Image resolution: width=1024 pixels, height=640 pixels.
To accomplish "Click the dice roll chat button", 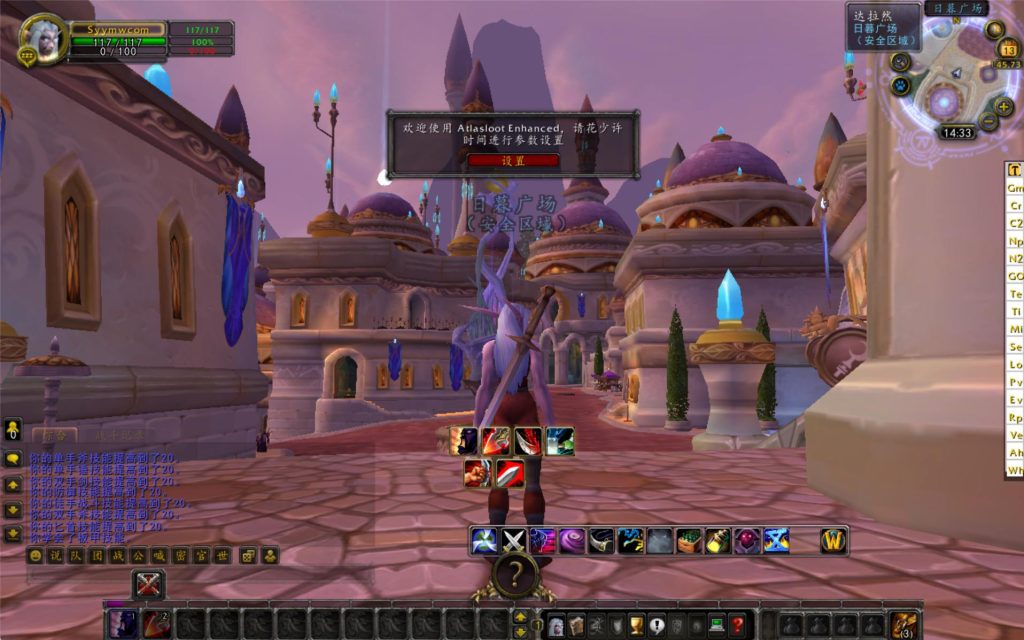I will point(248,555).
